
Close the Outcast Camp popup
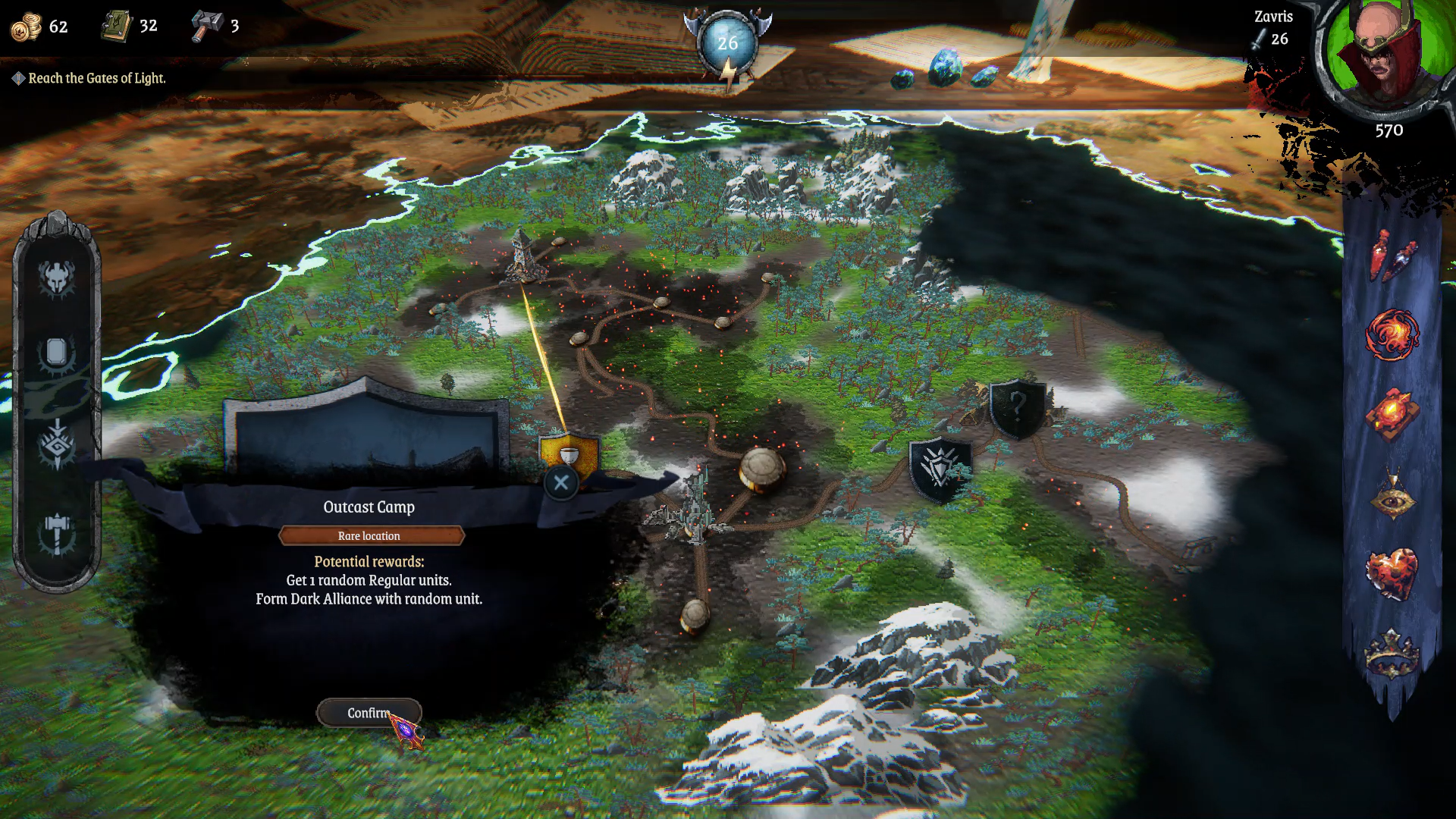click(x=561, y=482)
